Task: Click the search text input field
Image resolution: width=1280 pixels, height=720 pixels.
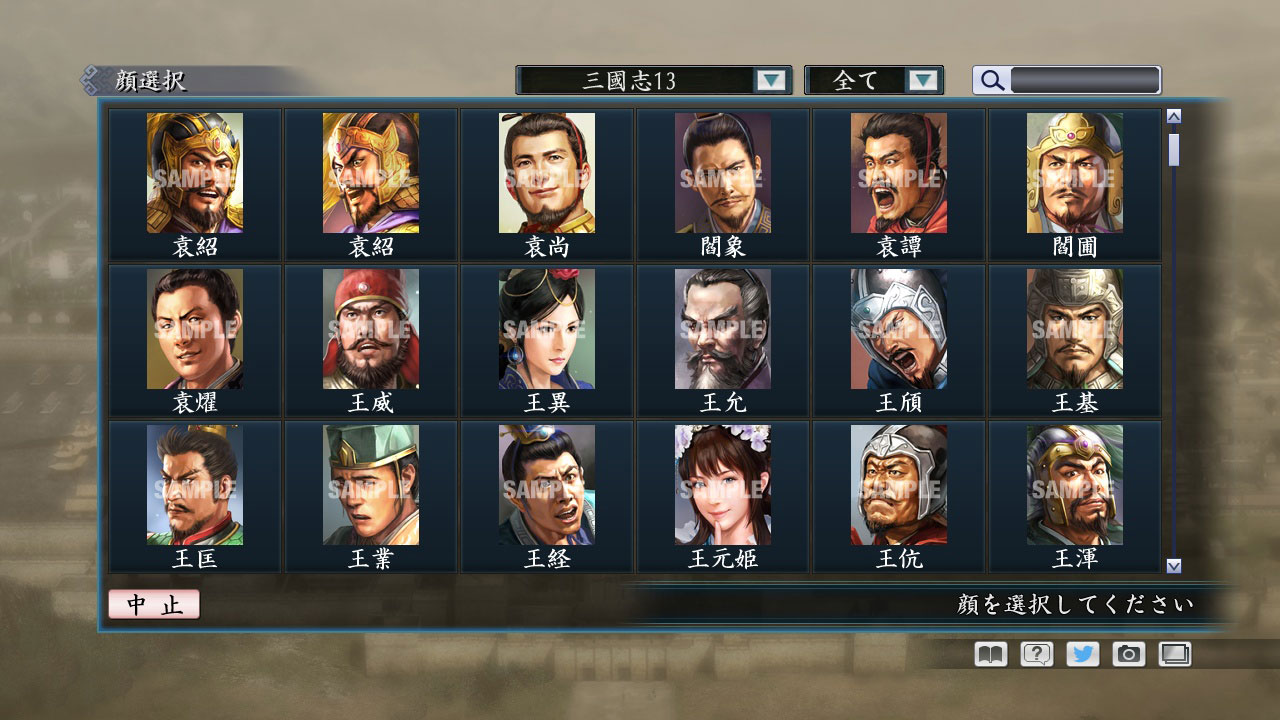Action: [x=1085, y=79]
